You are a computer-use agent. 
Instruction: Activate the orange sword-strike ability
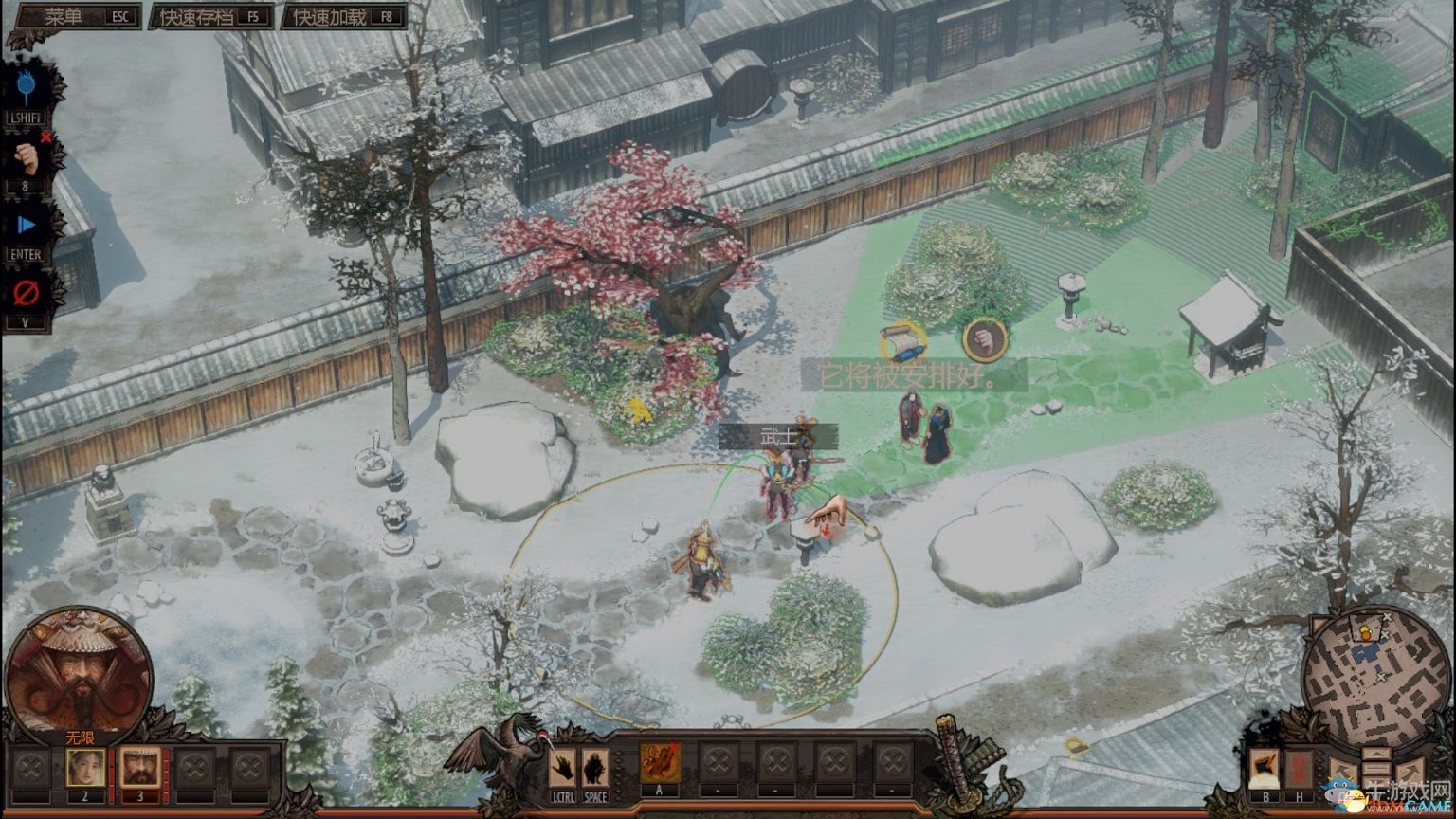(660, 762)
